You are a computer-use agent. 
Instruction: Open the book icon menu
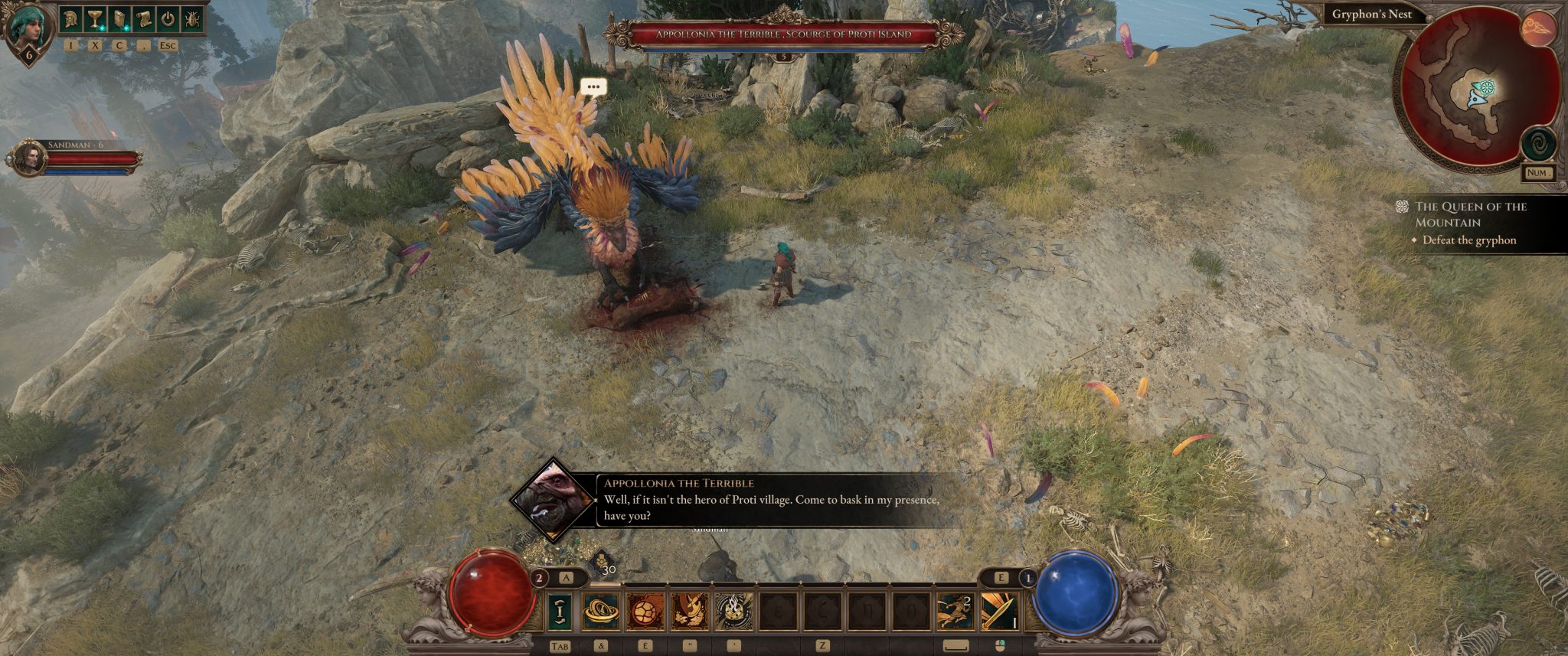(119, 20)
